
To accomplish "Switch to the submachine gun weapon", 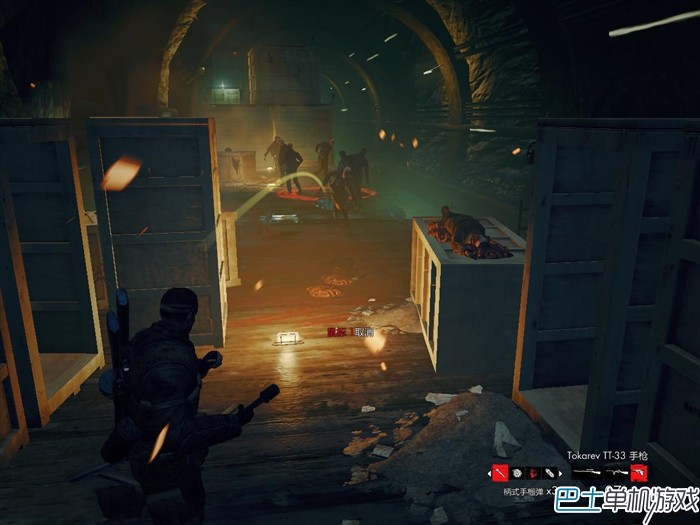I will (x=615, y=472).
